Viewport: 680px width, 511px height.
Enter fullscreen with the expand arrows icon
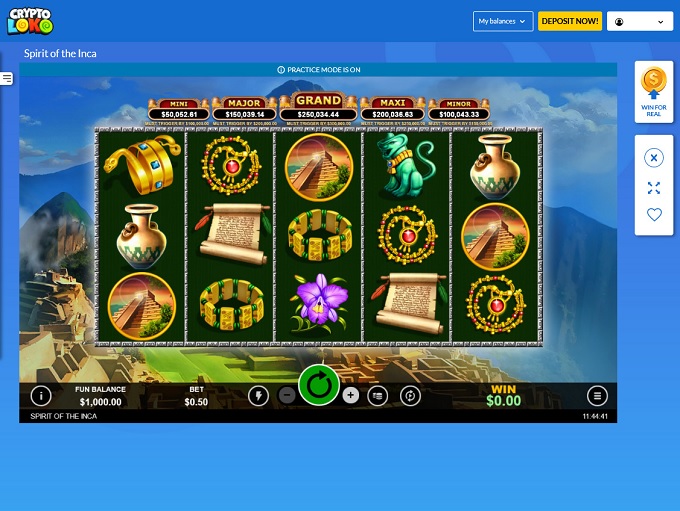coord(654,188)
